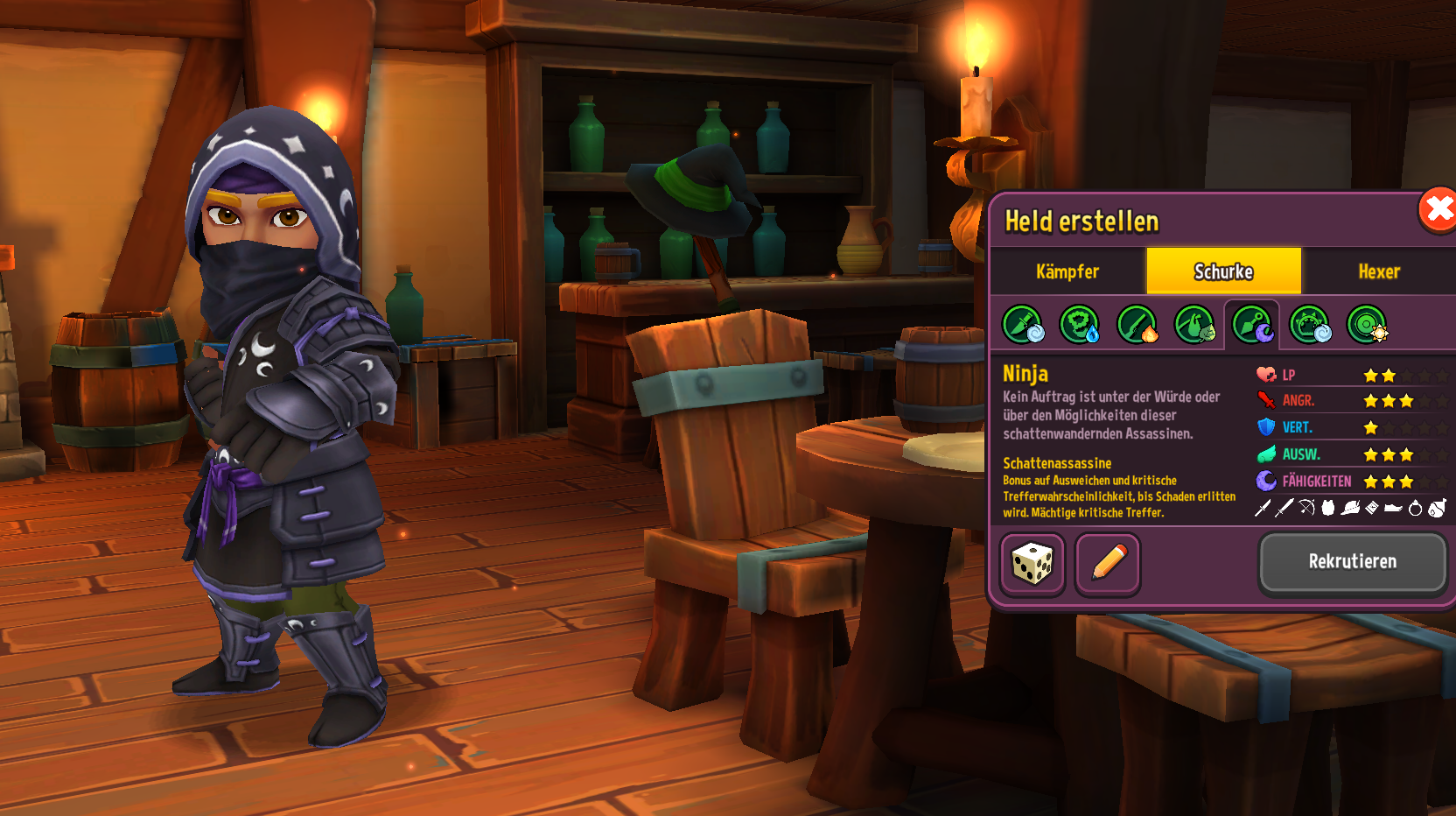This screenshot has width=1456, height=816.
Task: Edit the hero using the pencil button
Action: point(1108,563)
